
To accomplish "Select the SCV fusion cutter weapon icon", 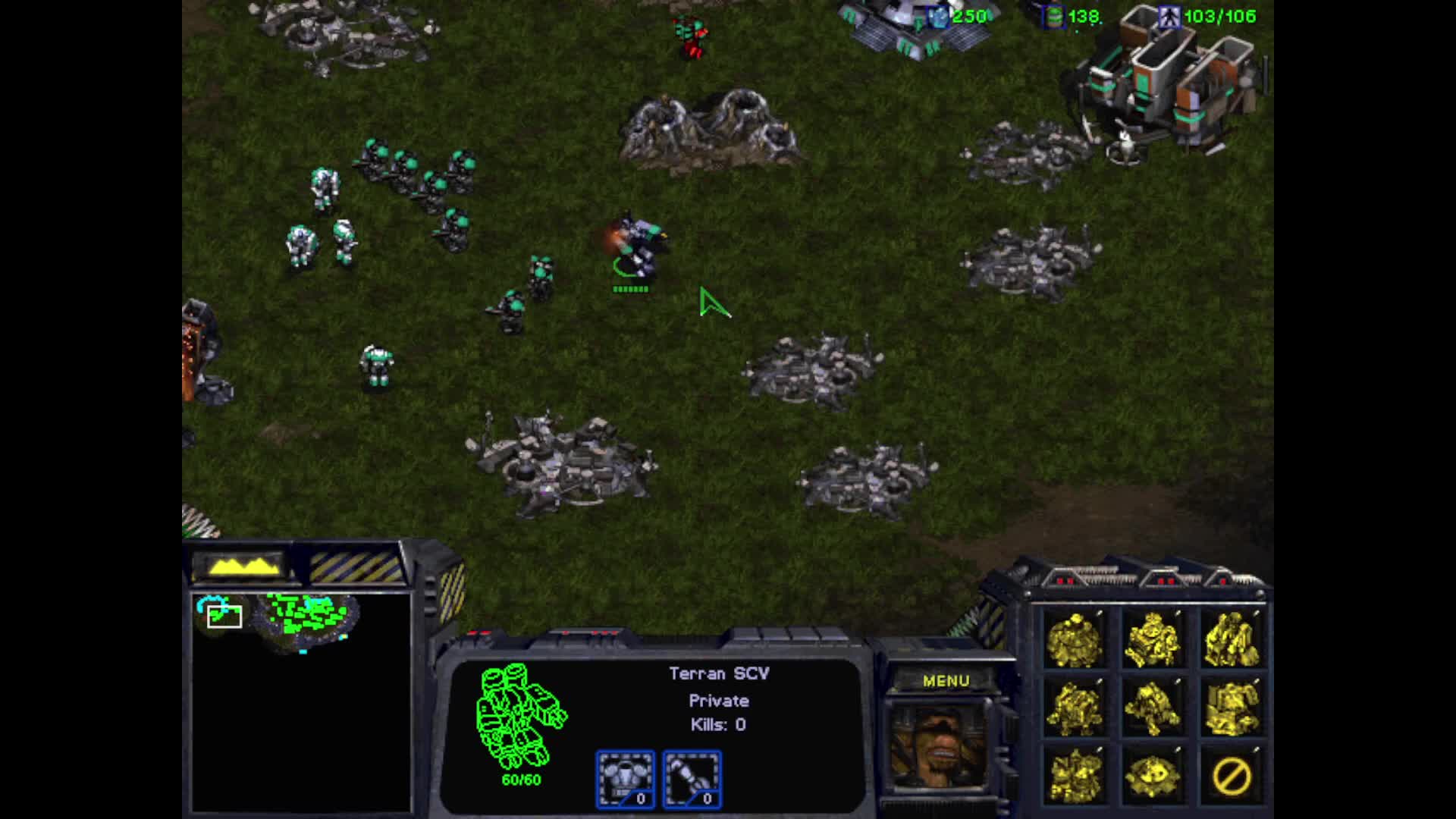I will point(692,779).
